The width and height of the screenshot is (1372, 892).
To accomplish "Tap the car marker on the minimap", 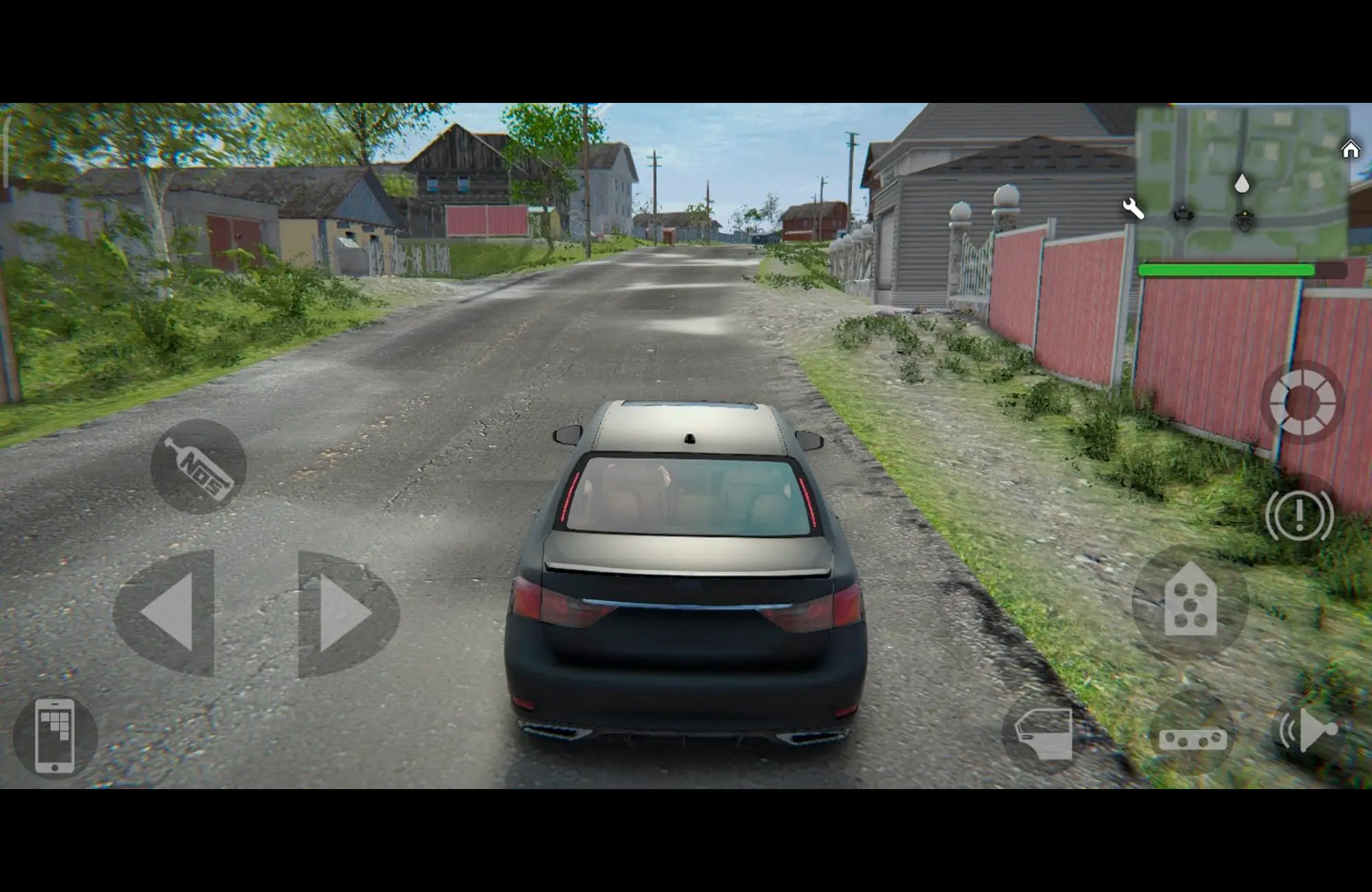I will tap(1183, 214).
